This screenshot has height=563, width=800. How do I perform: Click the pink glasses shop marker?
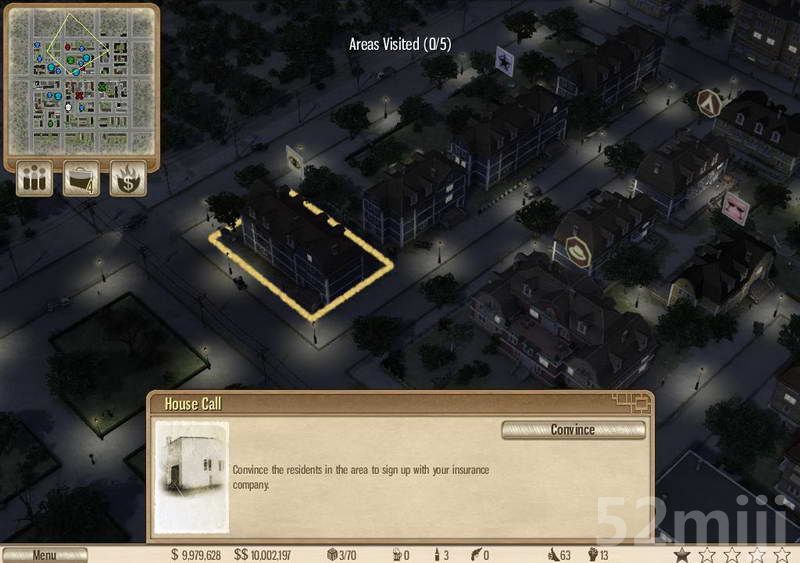pos(735,208)
